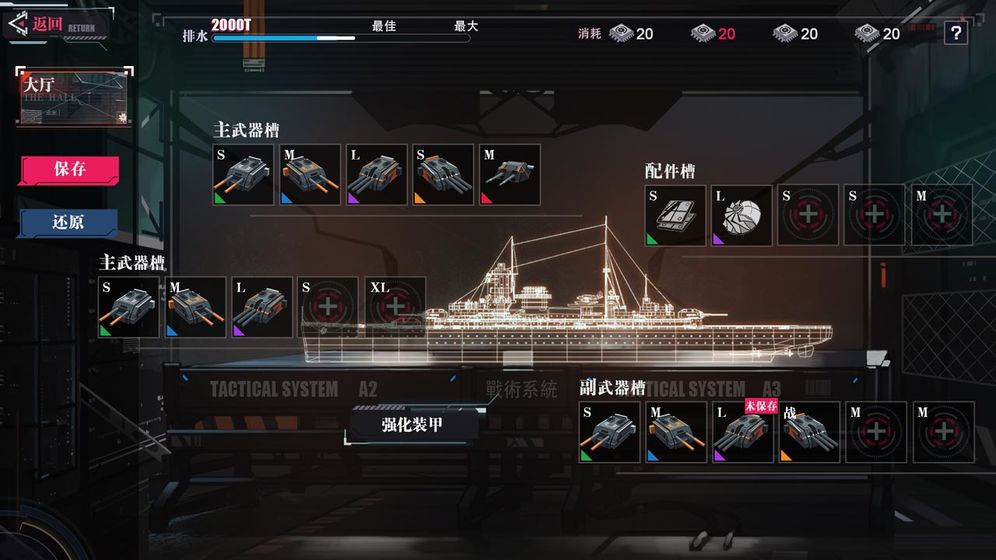Select the secondary weapon tagged 未保存
The height and width of the screenshot is (560, 996).
pyautogui.click(x=743, y=432)
